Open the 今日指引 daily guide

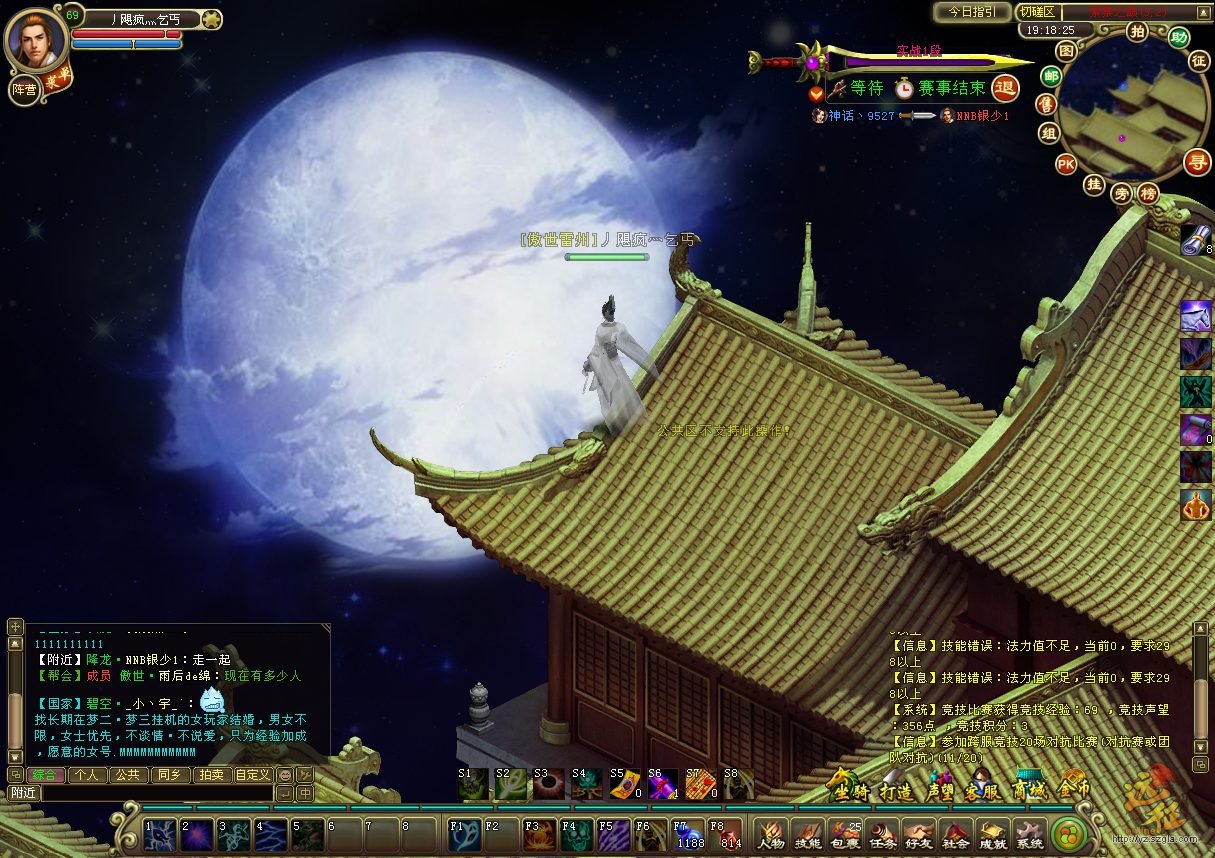971,12
